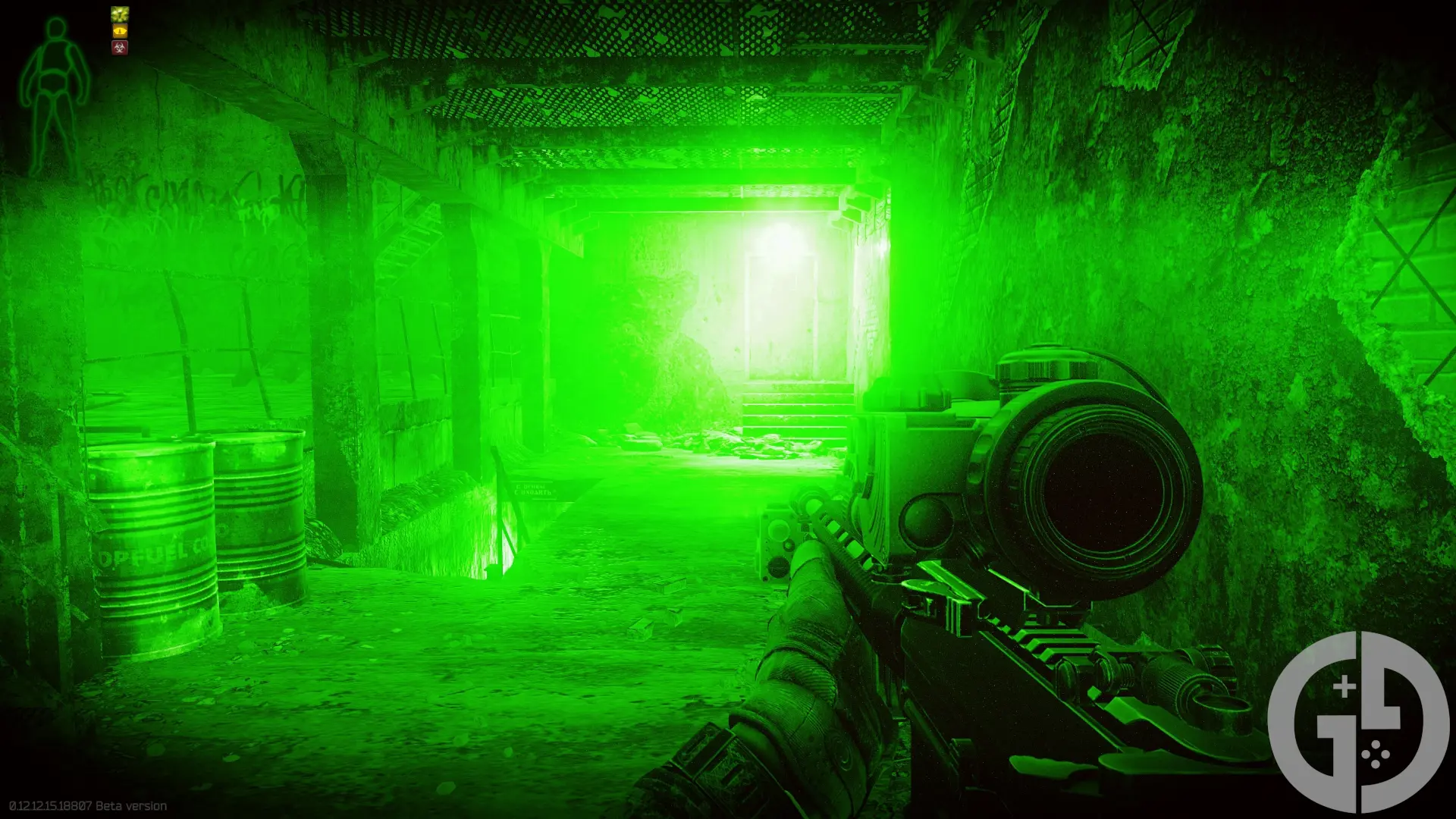Toggle the biohazard debuff indicator
The height and width of the screenshot is (819, 1456).
click(x=119, y=47)
